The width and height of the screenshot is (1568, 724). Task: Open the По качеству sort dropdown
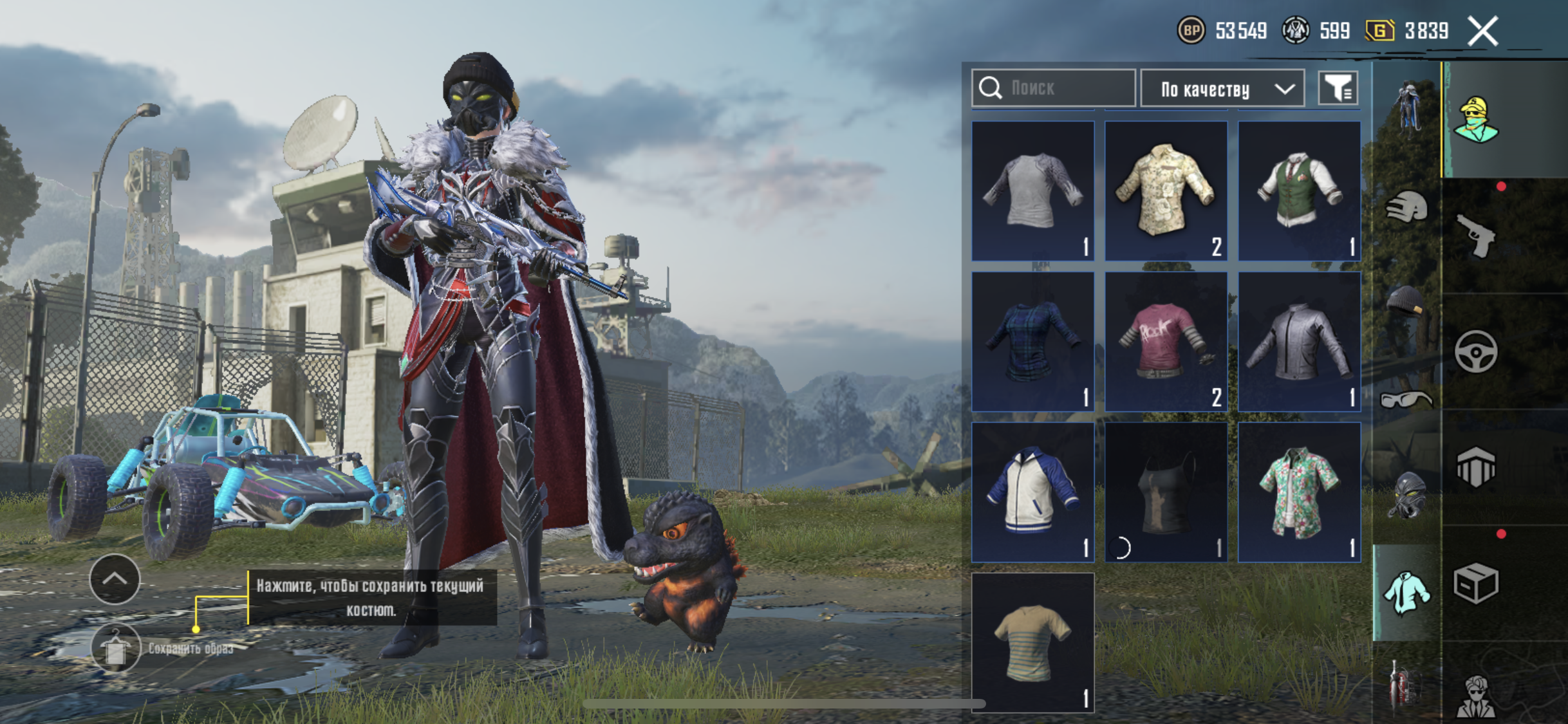coord(1222,89)
